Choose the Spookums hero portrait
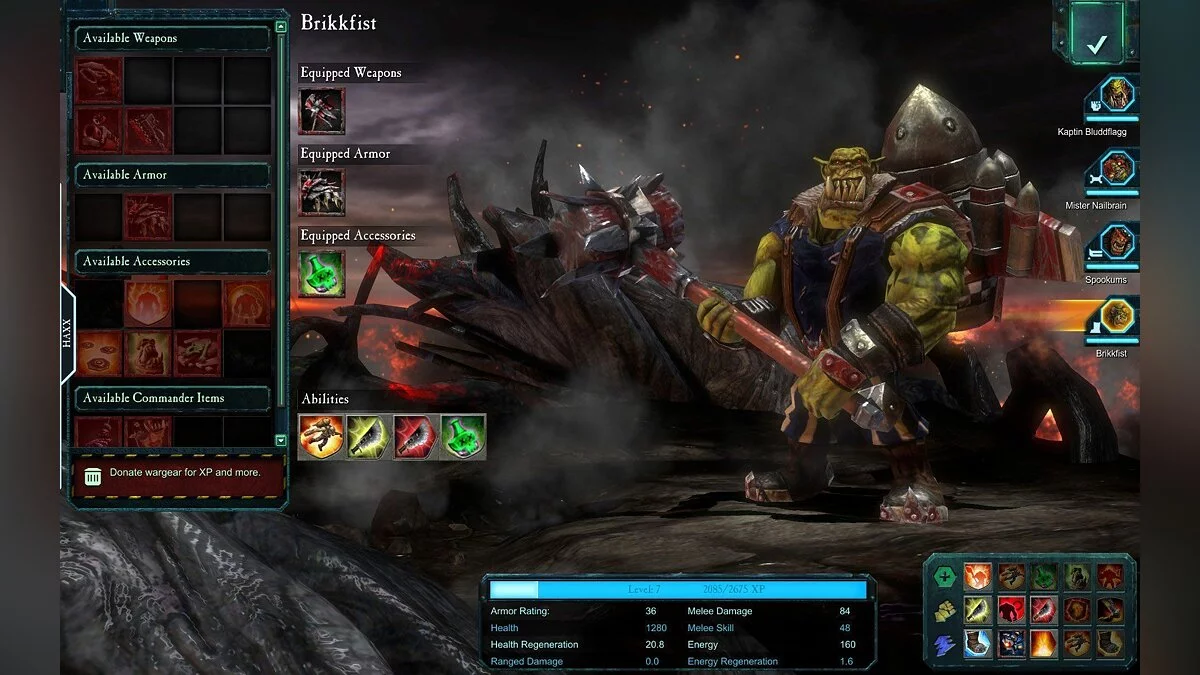 click(x=1115, y=245)
